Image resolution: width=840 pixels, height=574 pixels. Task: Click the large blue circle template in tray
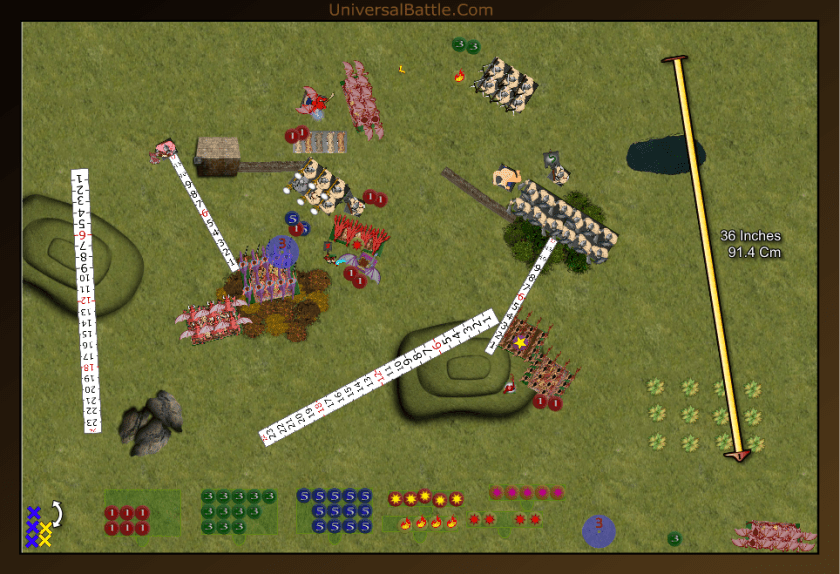598,530
